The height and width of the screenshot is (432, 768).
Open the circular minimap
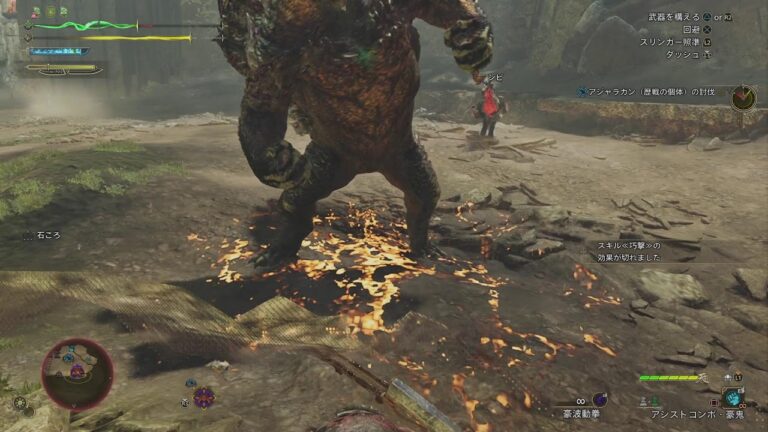[77, 373]
